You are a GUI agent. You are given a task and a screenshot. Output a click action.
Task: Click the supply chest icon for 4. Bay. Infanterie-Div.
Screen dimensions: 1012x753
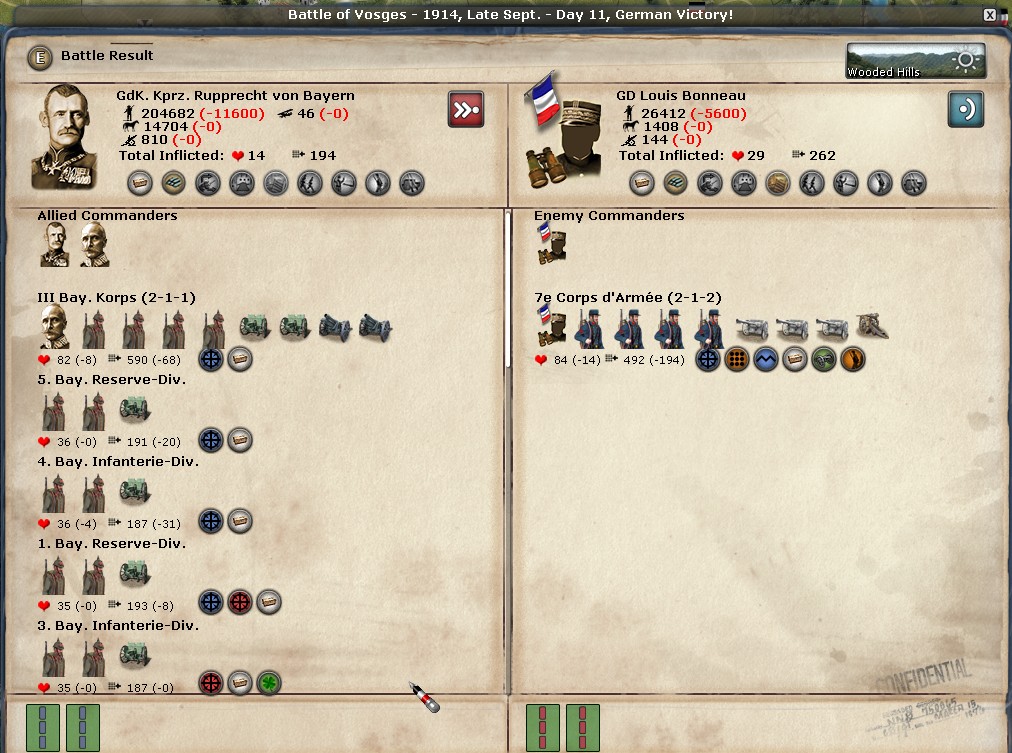[240, 521]
